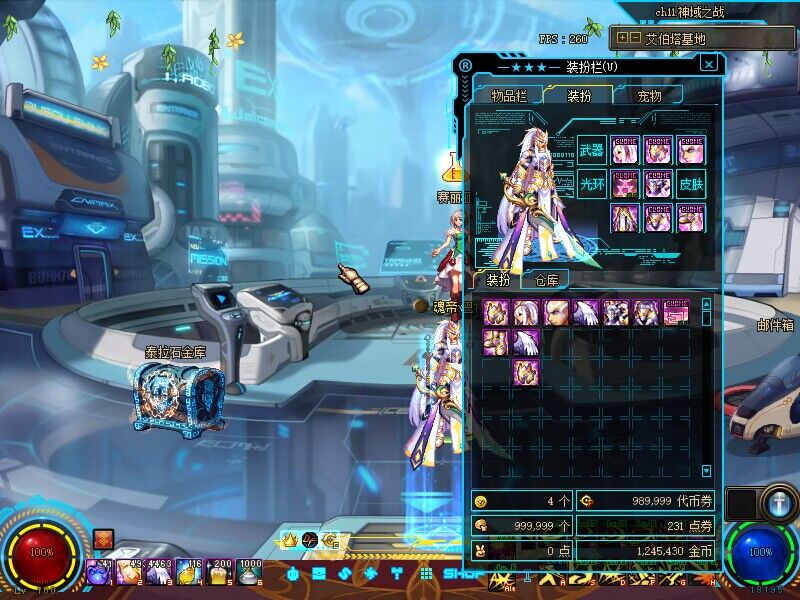This screenshot has height=600, width=800.
Task: Select the golden boots avatar item
Action: 497,343
